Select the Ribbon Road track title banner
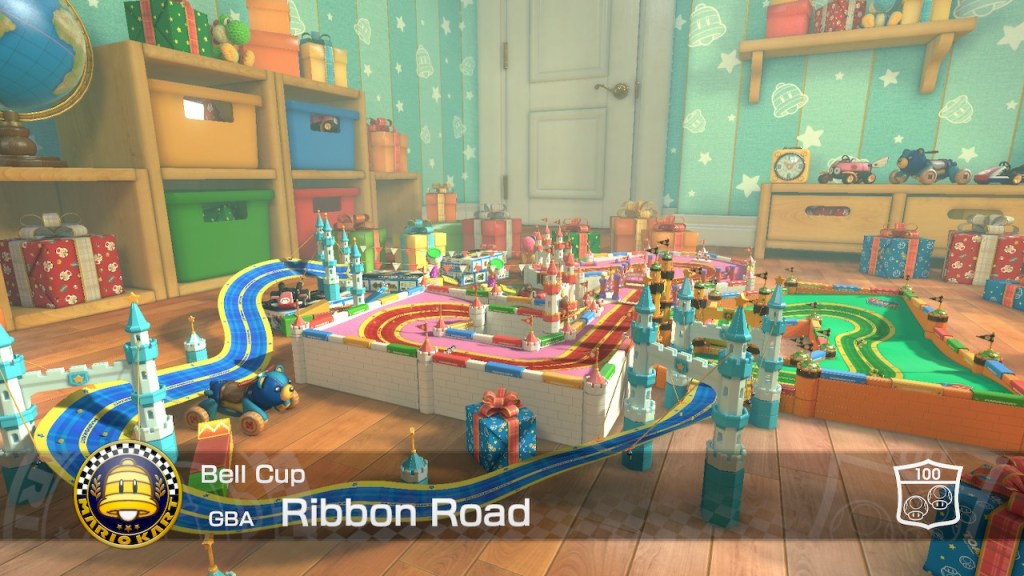Image resolution: width=1024 pixels, height=576 pixels. point(405,513)
